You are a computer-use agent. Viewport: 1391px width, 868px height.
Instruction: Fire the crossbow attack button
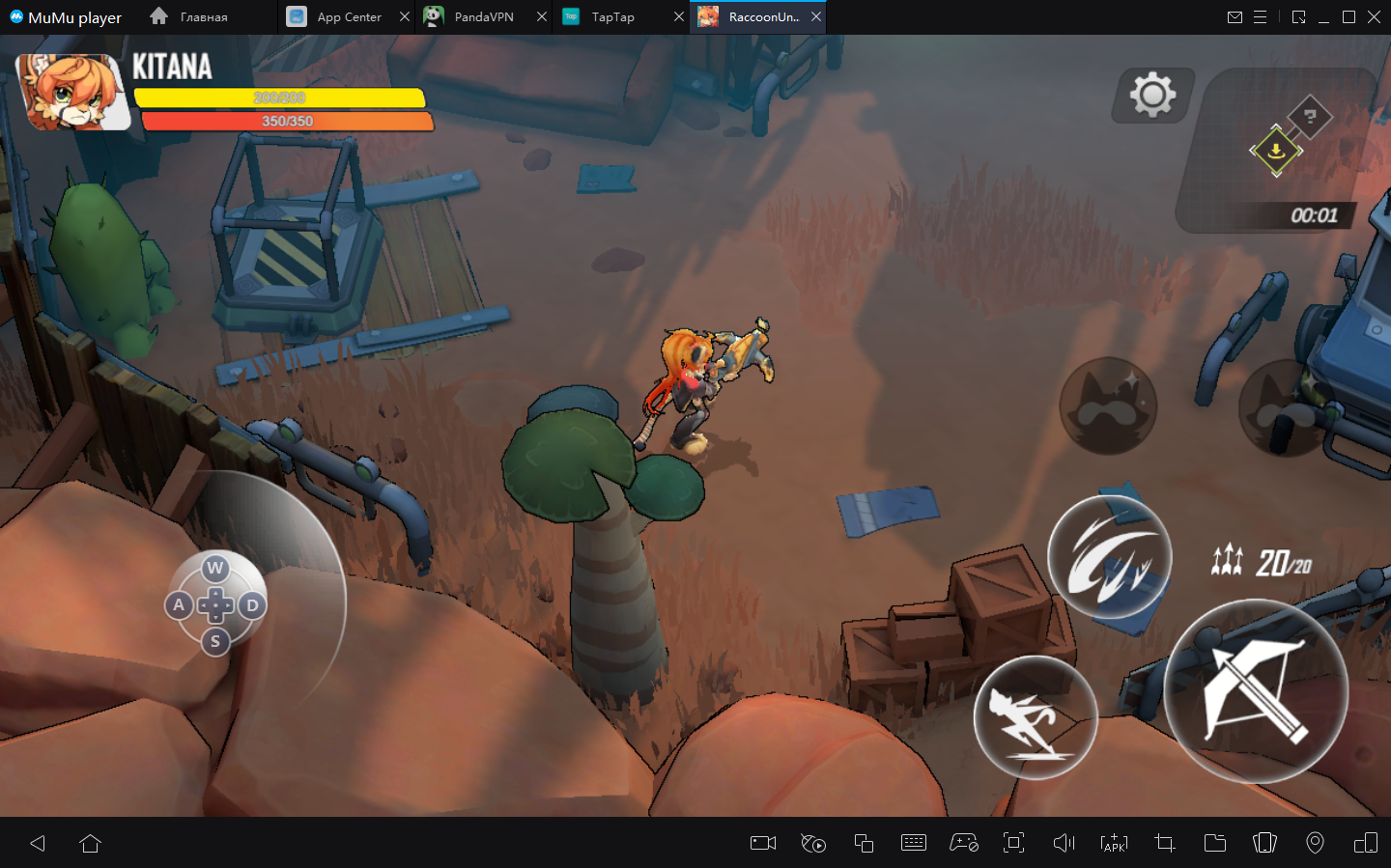(1255, 690)
